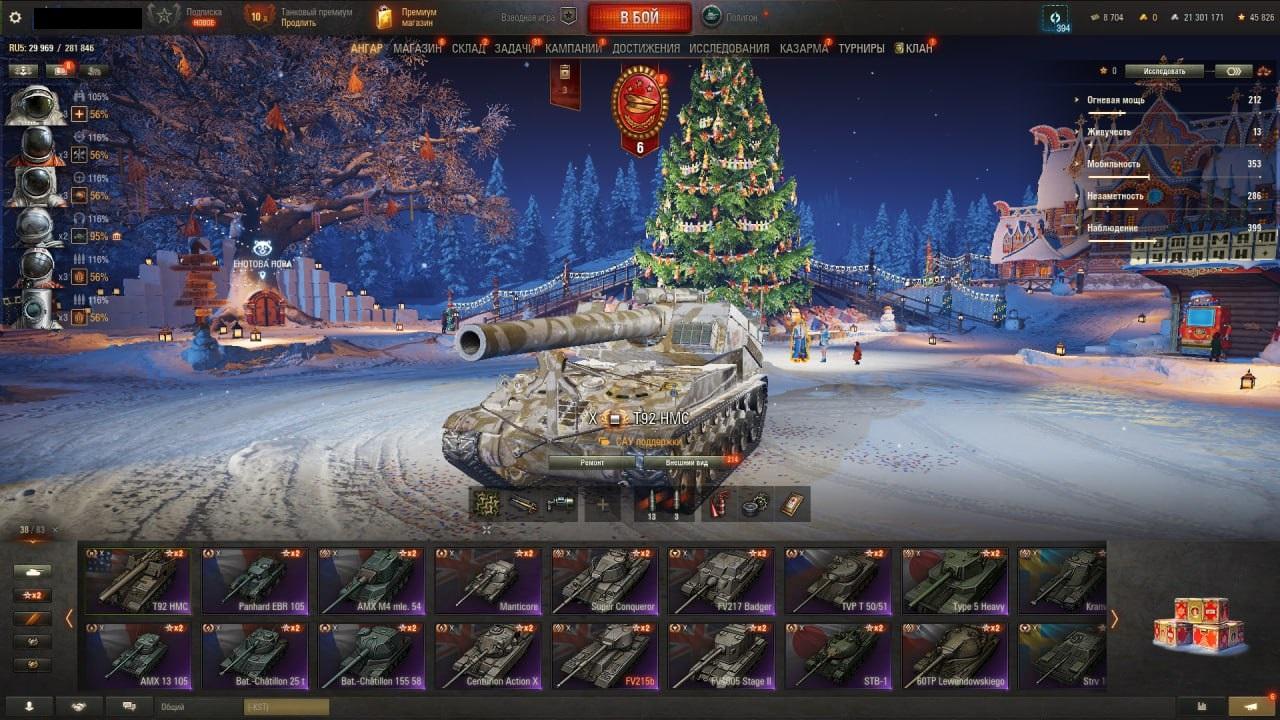Switch to the МАГАЗИН tab

click(417, 48)
